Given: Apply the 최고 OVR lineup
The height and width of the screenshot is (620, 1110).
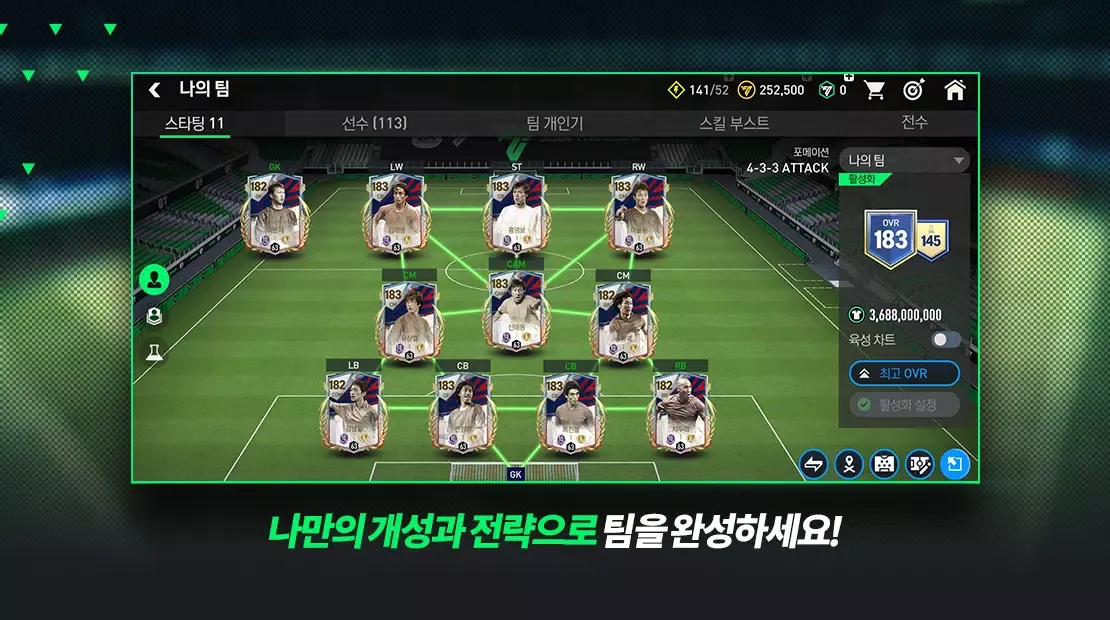Looking at the screenshot, I should (904, 374).
